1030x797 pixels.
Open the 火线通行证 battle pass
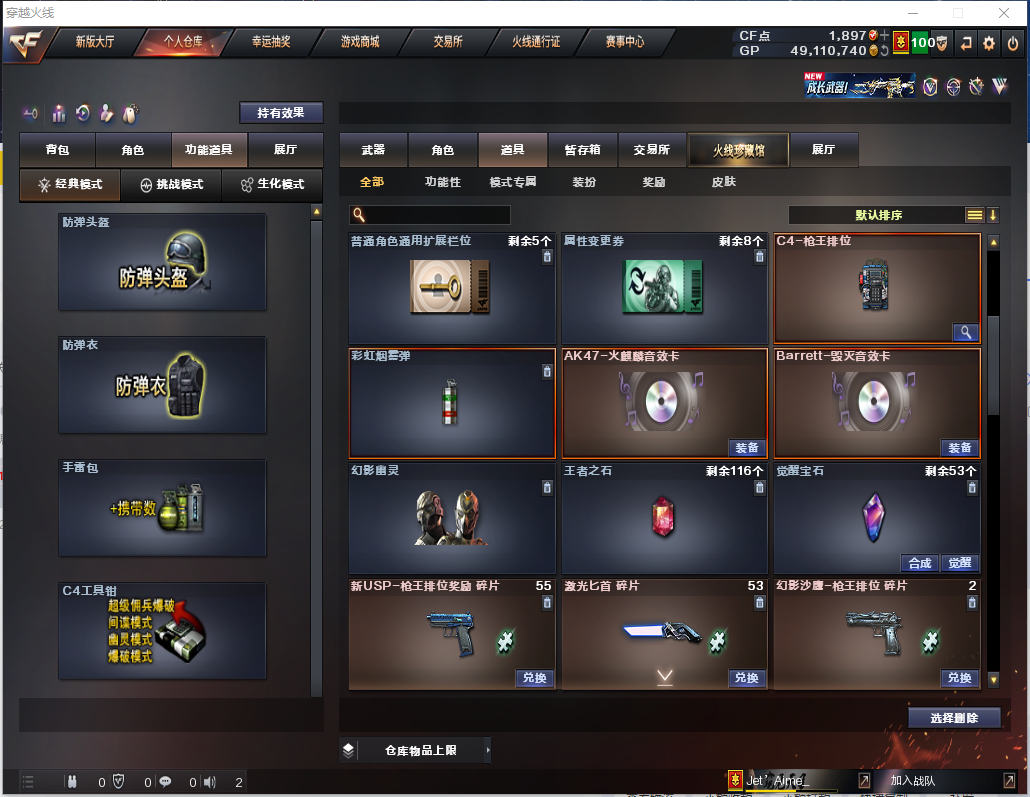[x=536, y=42]
